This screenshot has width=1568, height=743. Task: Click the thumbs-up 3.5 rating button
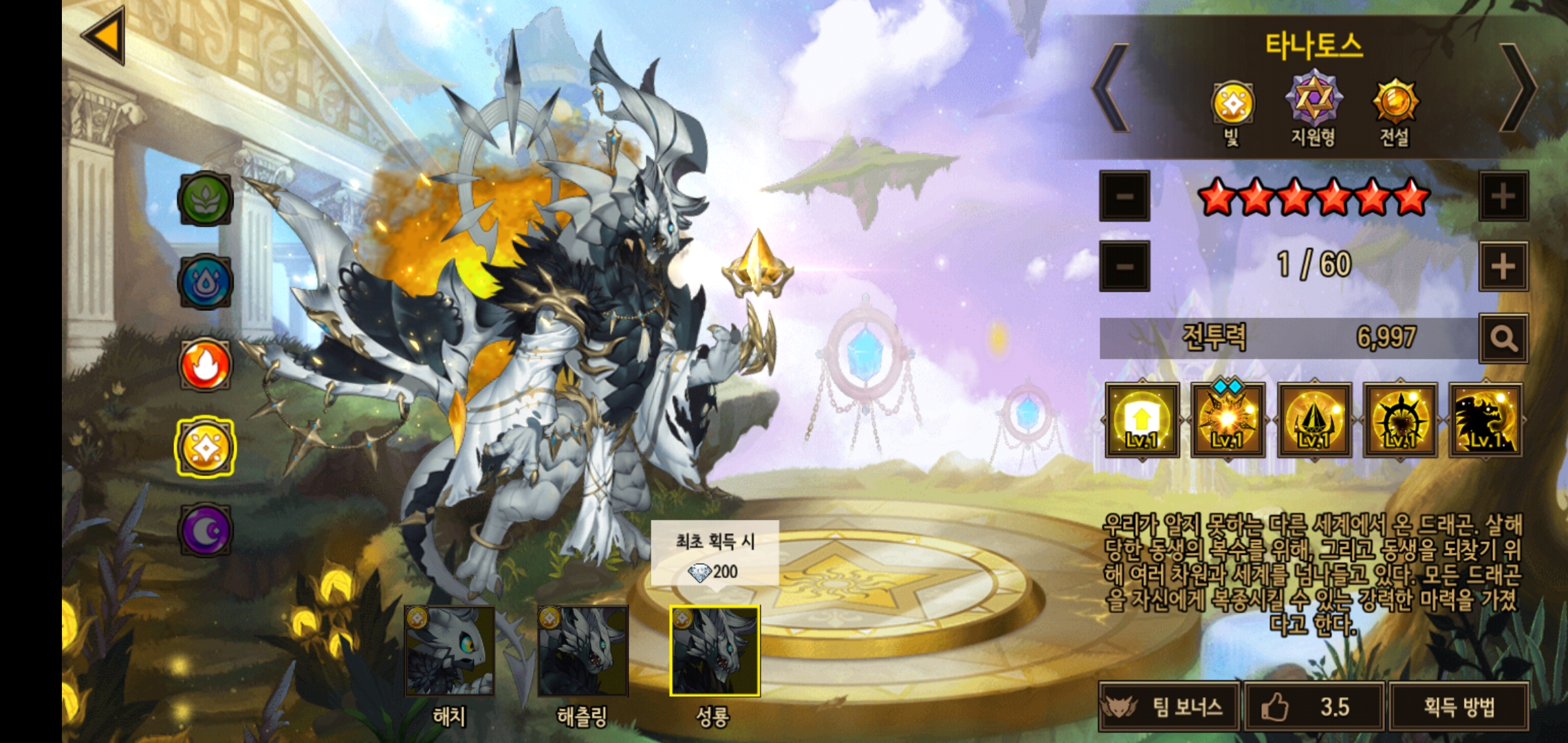click(1314, 707)
